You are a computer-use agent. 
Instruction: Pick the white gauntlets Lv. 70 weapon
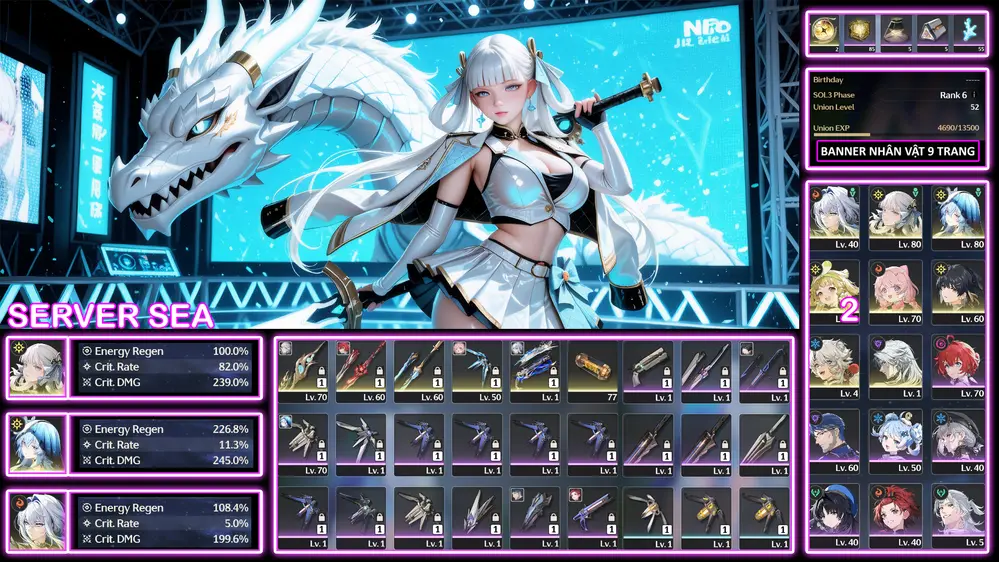click(303, 440)
